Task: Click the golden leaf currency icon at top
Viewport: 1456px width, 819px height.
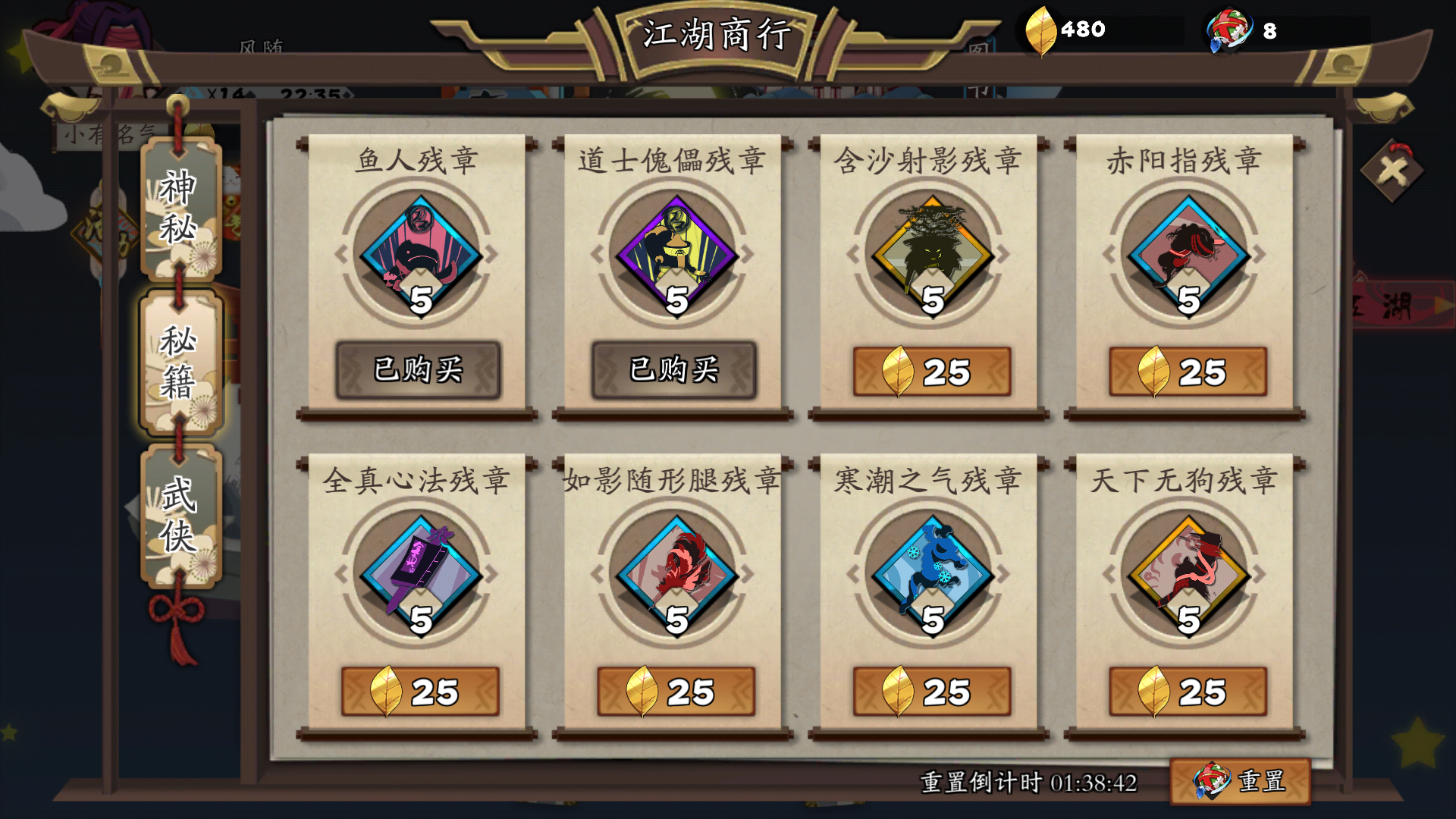Action: click(x=1040, y=30)
